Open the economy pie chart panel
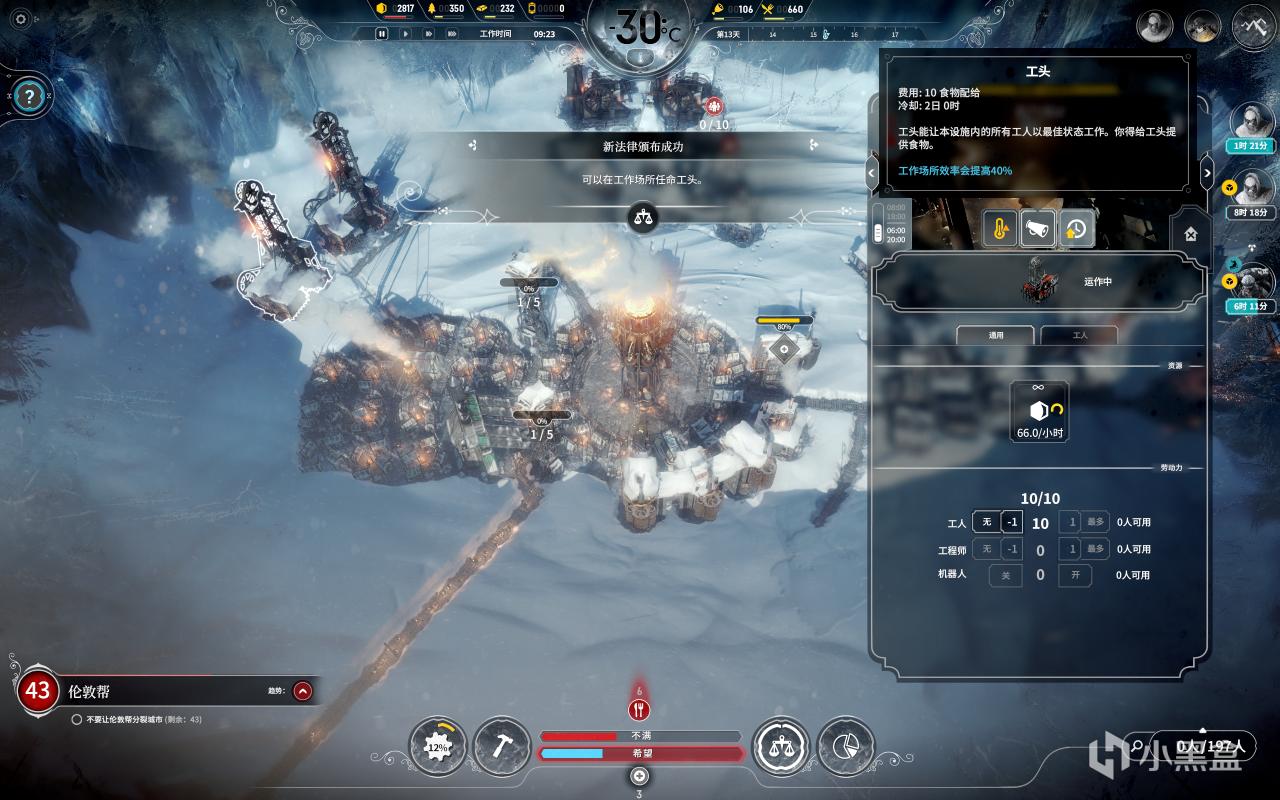This screenshot has height=800, width=1280. tap(845, 746)
